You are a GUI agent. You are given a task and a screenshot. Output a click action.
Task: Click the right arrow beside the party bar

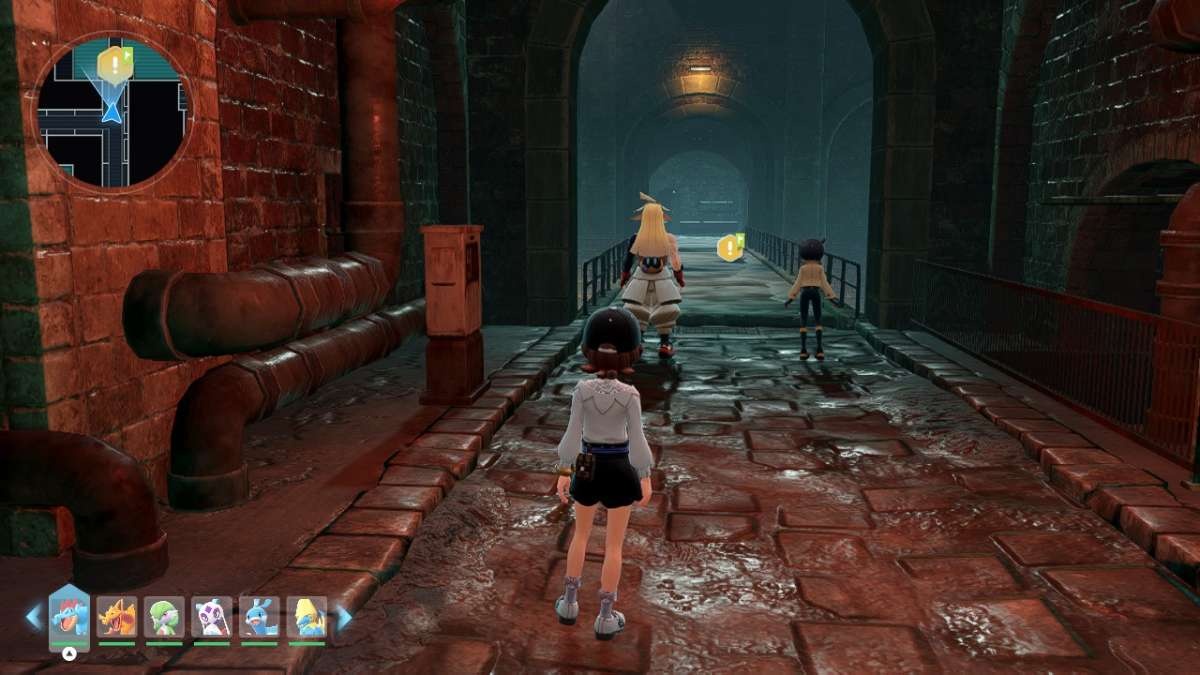(x=343, y=617)
